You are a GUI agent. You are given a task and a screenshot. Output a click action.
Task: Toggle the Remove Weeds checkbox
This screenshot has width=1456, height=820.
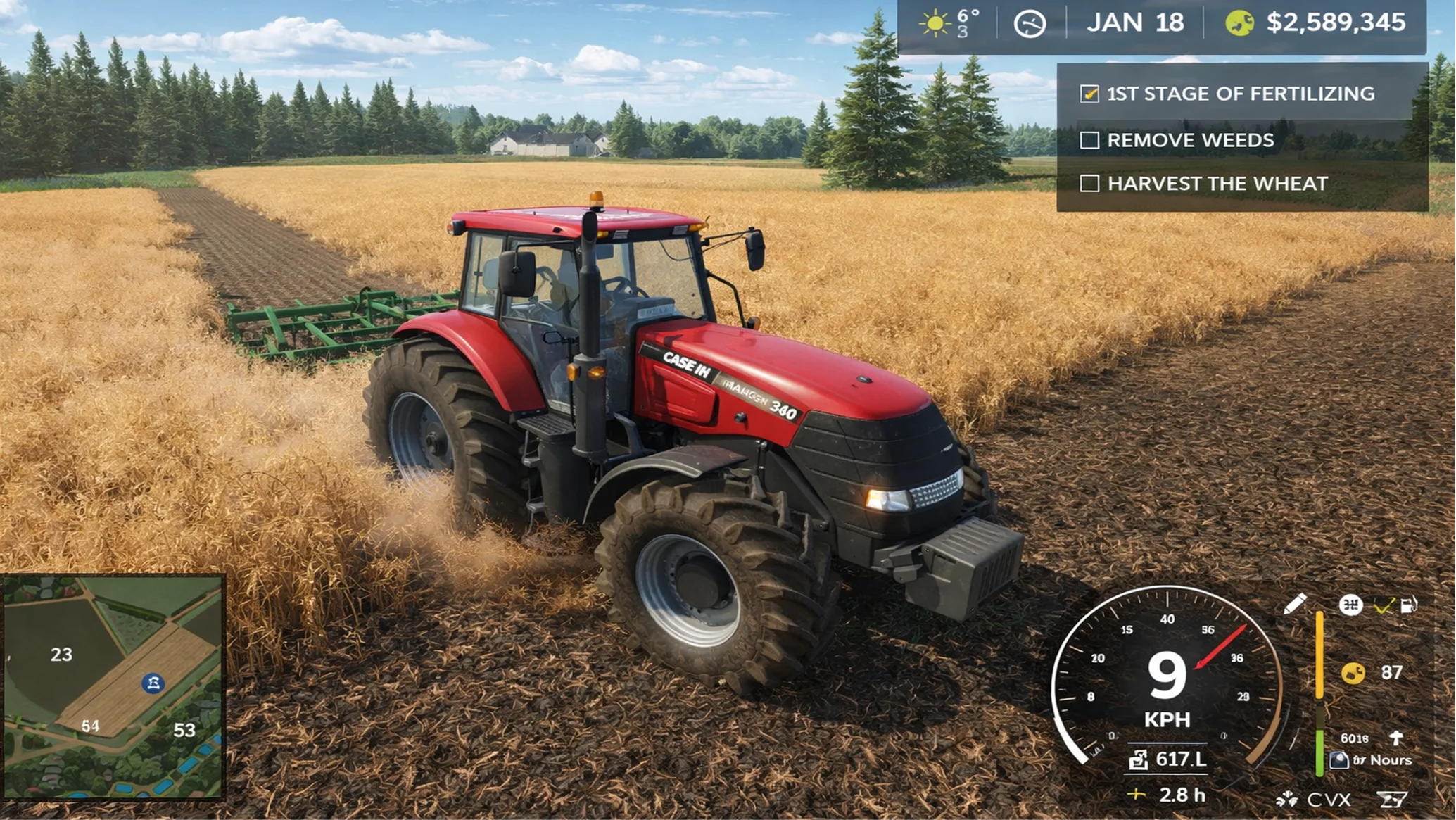coord(1089,140)
